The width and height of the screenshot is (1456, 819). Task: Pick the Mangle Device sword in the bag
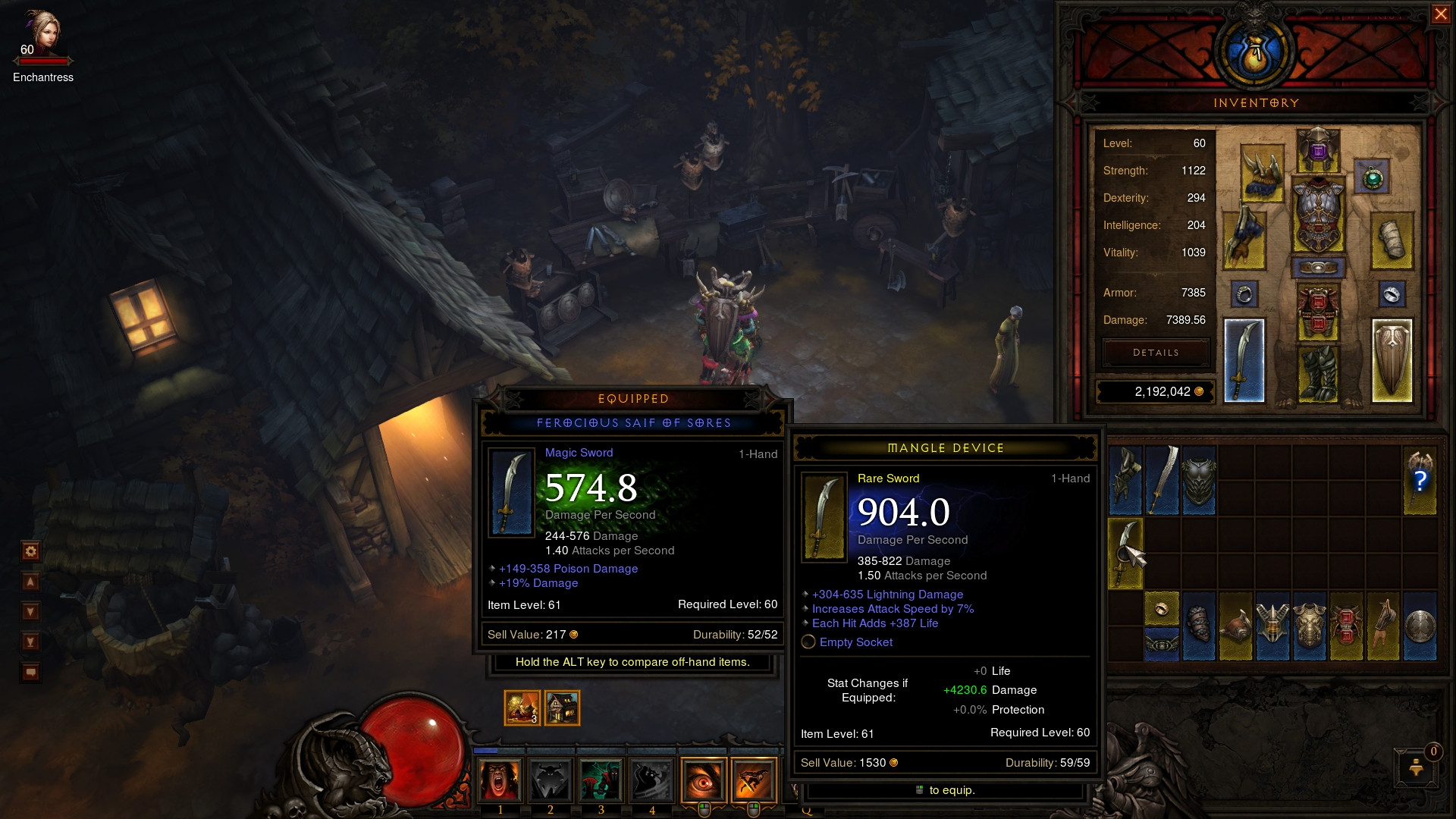click(1125, 554)
